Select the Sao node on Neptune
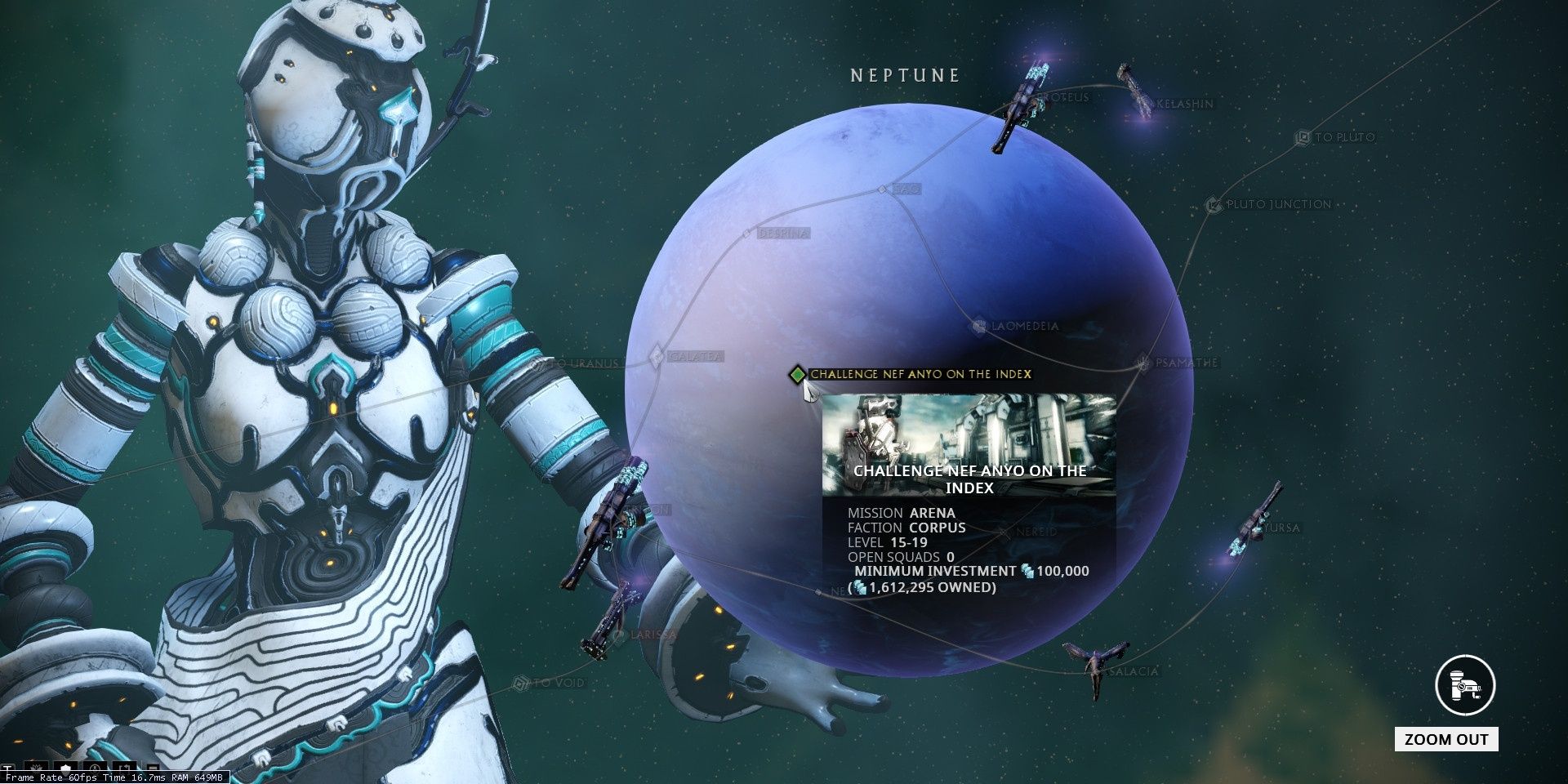 882,189
